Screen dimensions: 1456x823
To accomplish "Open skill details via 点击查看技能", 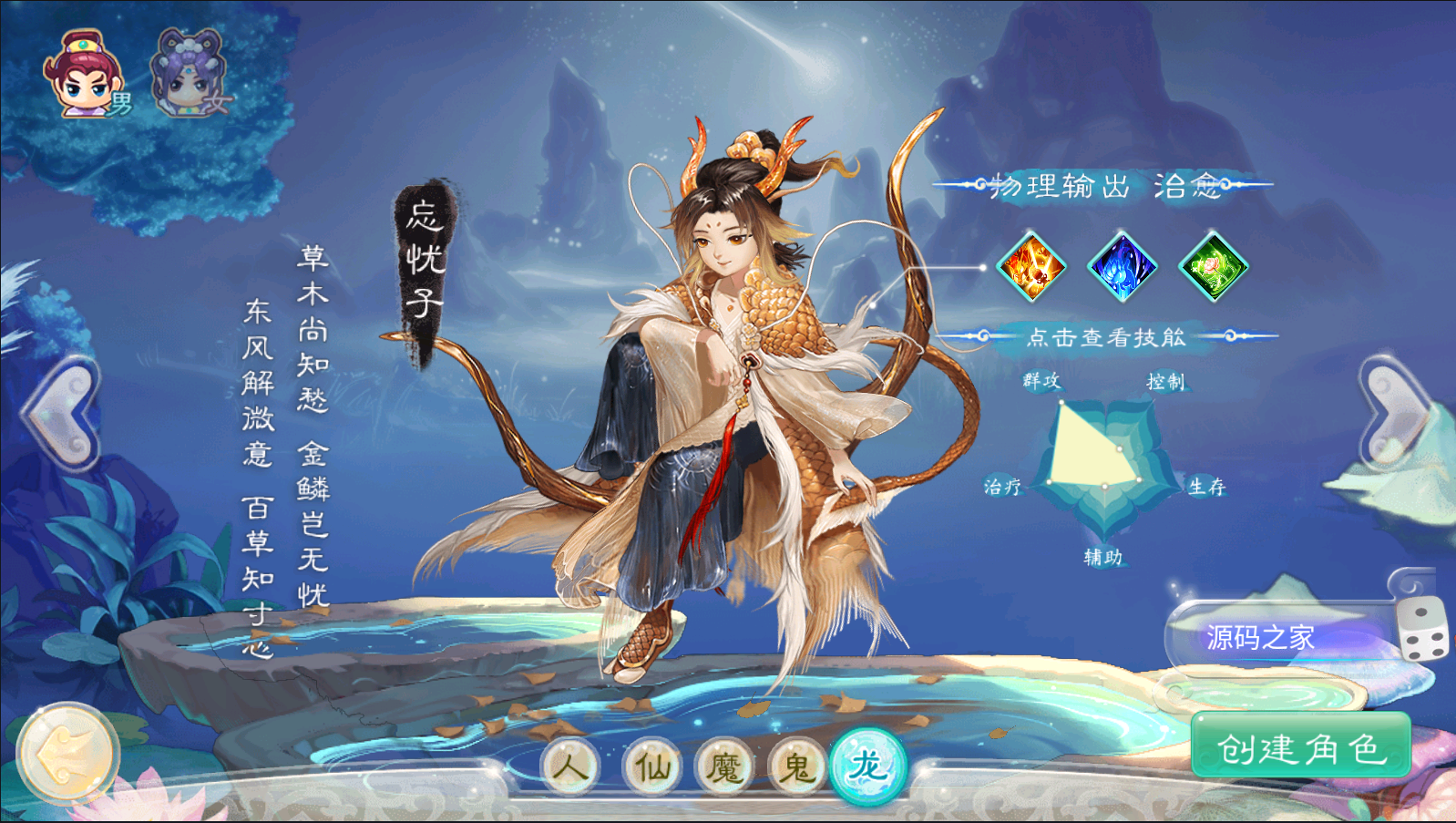I will pos(1106,337).
